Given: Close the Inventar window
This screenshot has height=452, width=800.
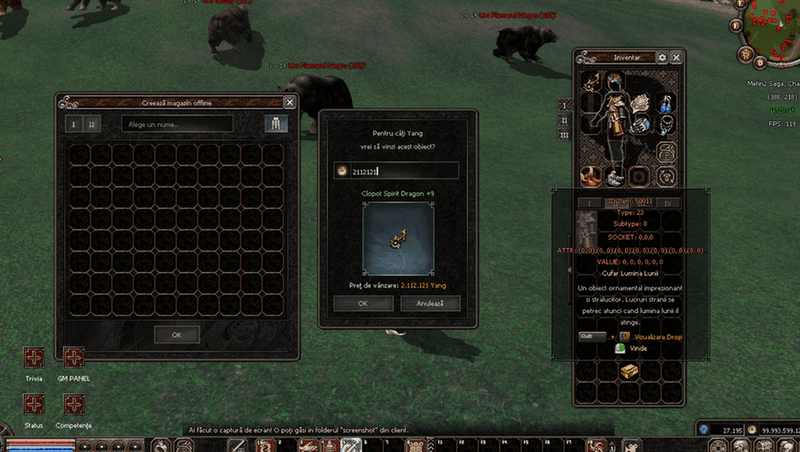Looking at the screenshot, I should tap(677, 58).
